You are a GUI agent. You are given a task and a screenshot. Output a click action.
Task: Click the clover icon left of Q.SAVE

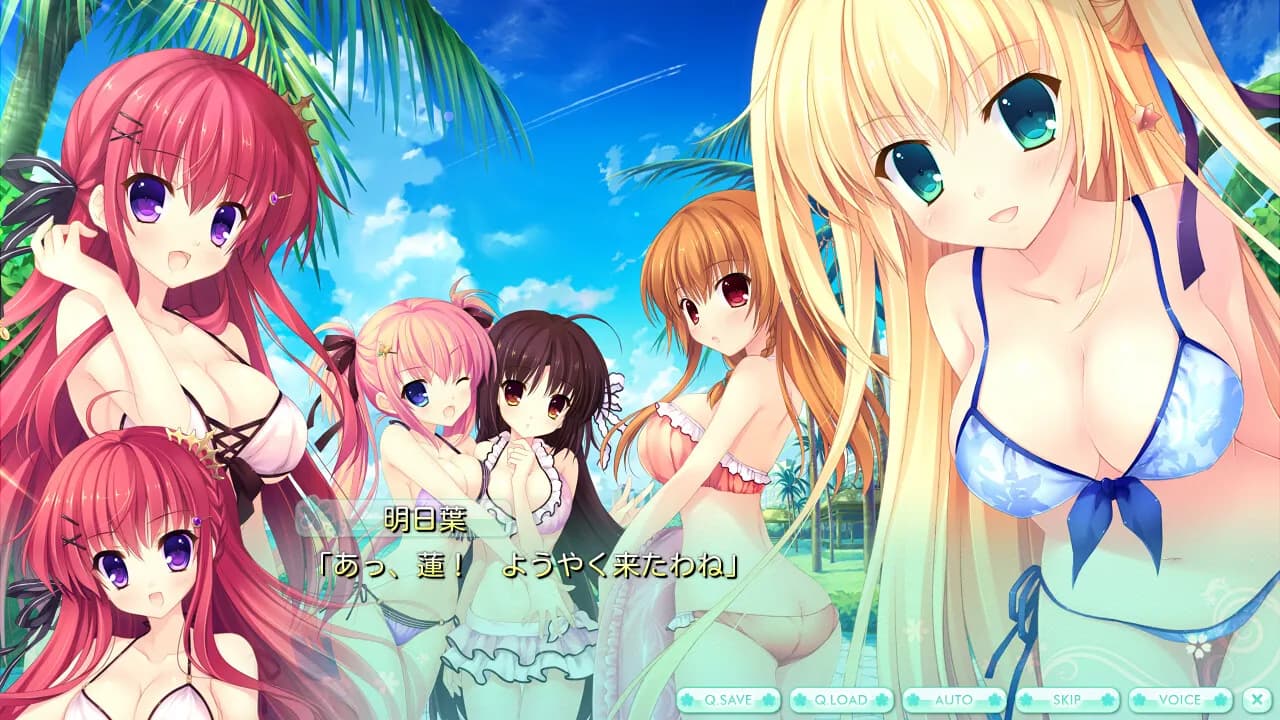[685, 700]
